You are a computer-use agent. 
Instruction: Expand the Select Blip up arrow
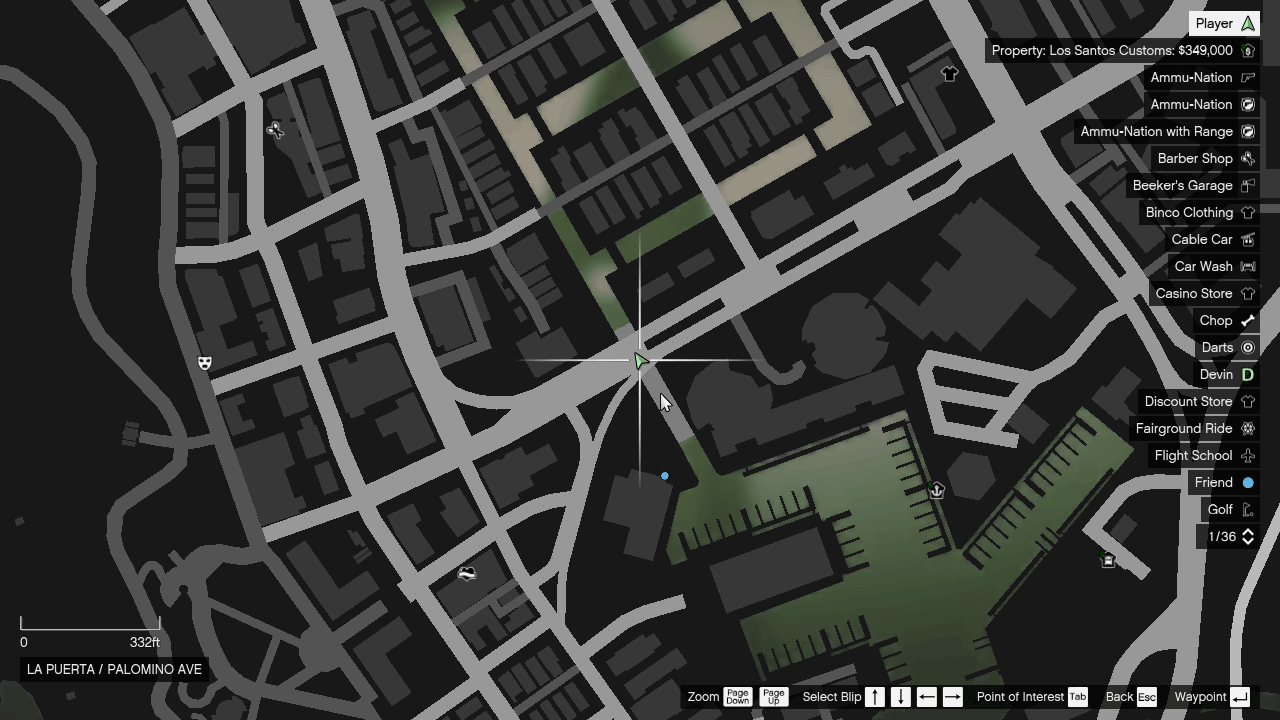pyautogui.click(x=874, y=697)
